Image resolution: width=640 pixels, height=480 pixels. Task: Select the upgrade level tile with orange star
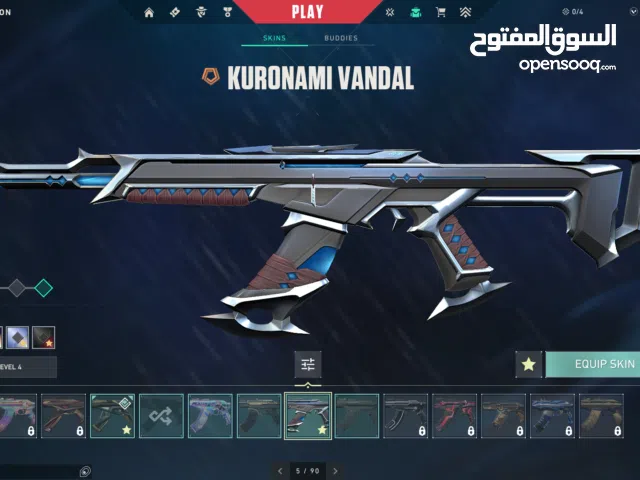click(x=43, y=338)
